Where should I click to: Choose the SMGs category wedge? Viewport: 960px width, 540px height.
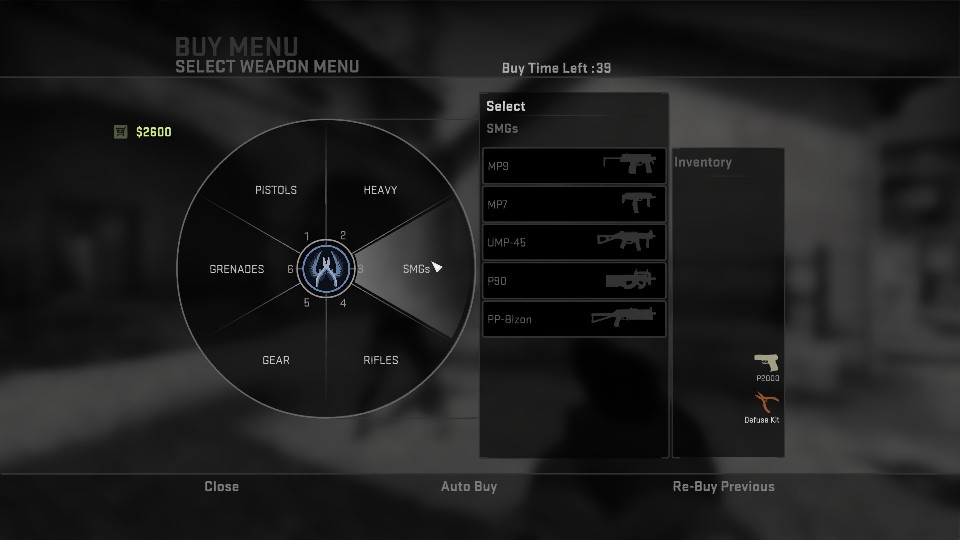[415, 269]
